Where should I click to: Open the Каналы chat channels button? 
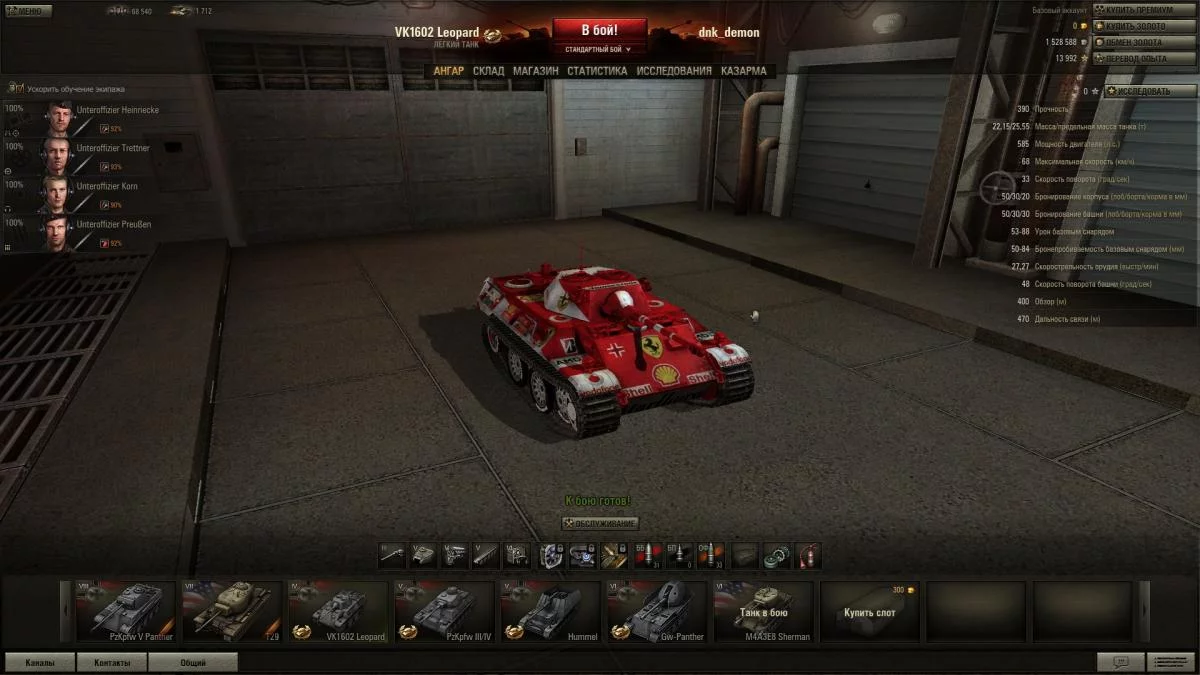40,662
